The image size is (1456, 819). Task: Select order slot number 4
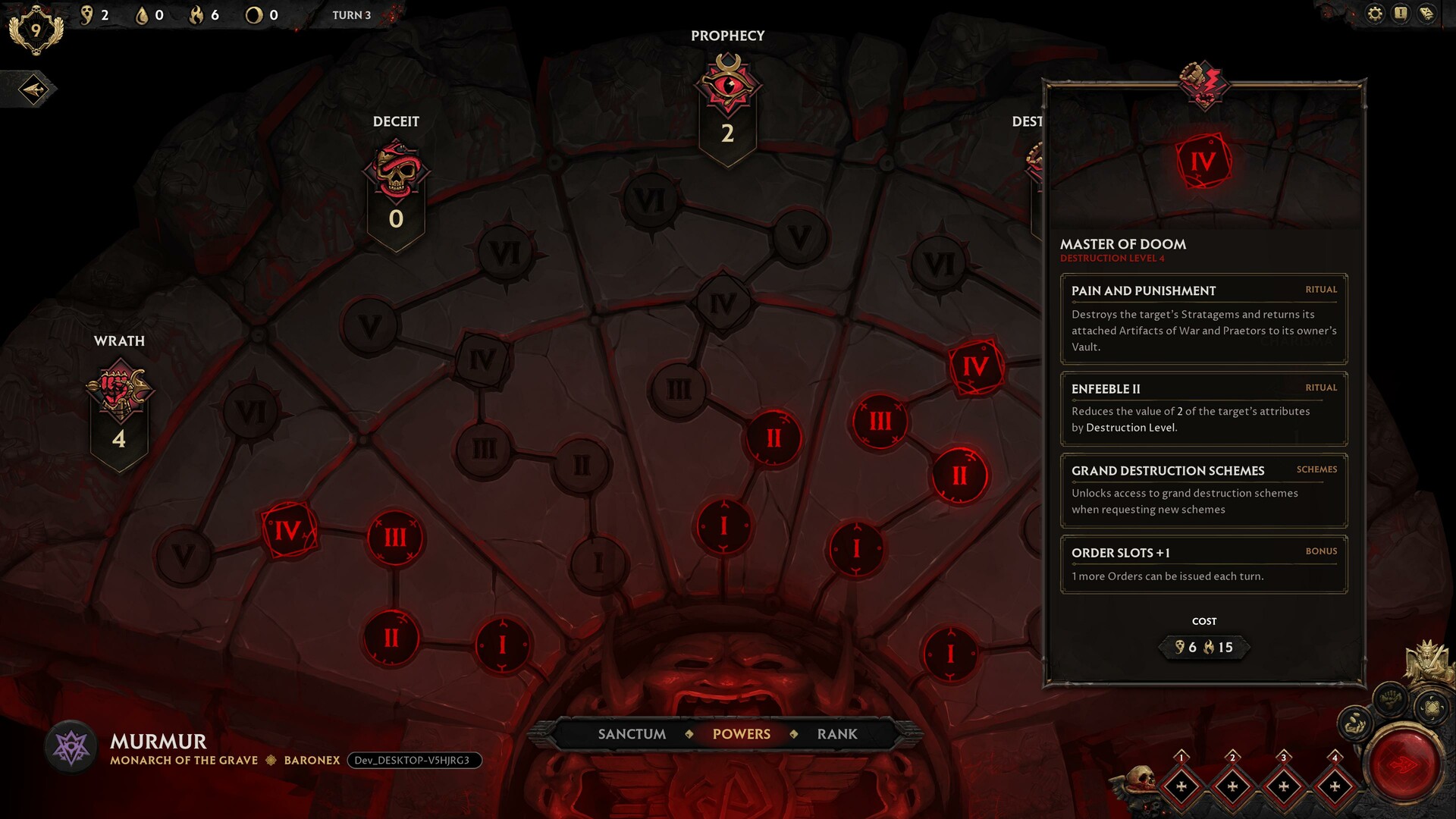1335,786
